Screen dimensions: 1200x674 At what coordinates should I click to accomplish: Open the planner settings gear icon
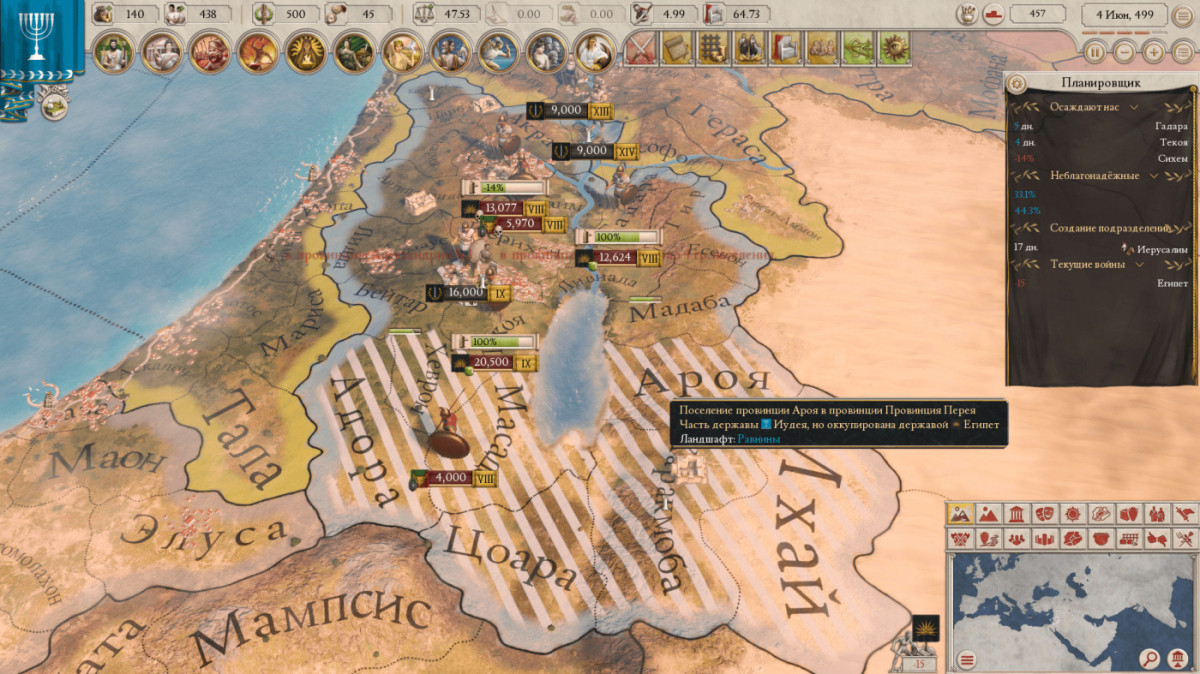click(1017, 84)
